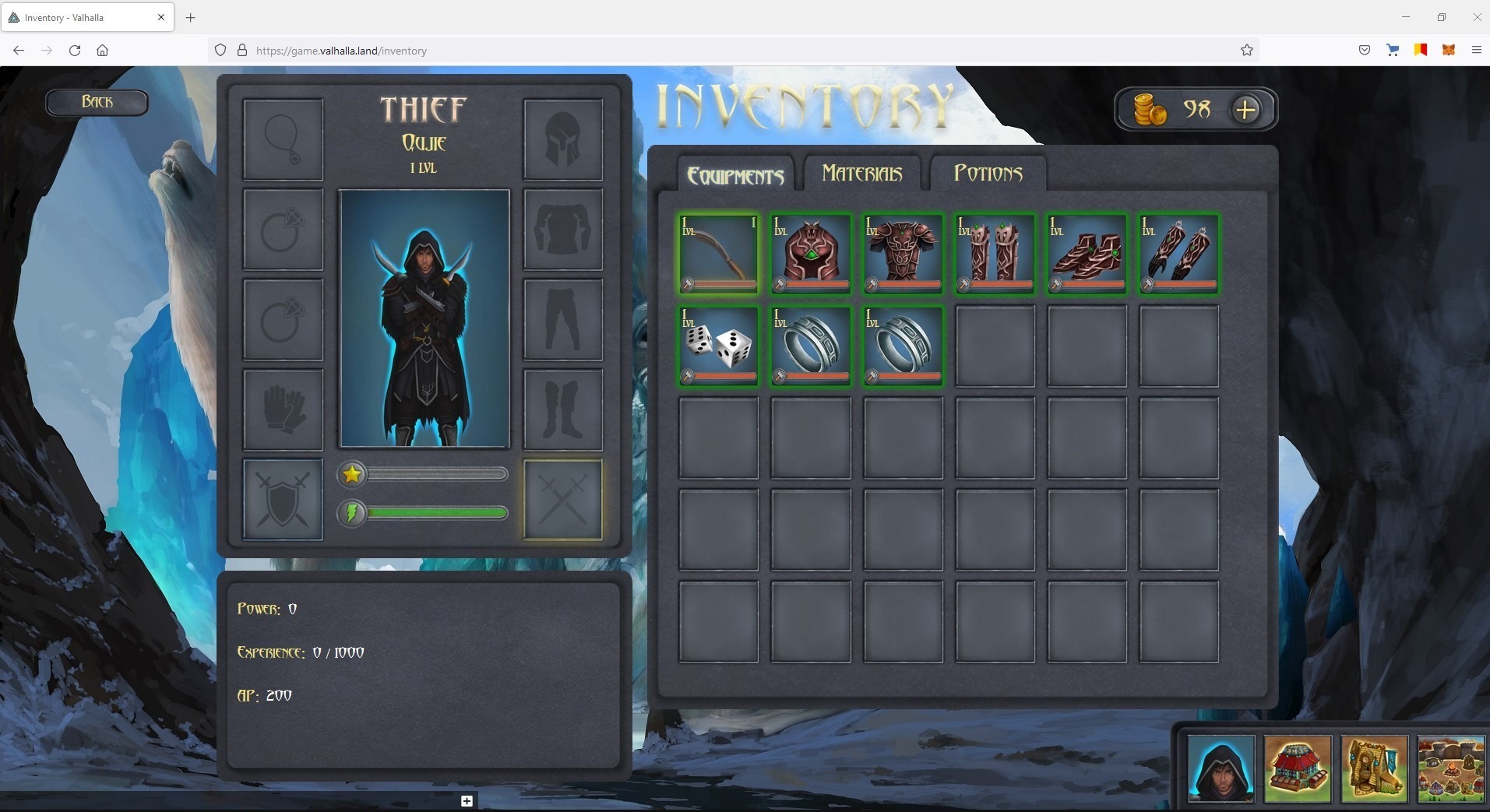The image size is (1490, 812).
Task: Reload the browser page
Action: (75, 51)
